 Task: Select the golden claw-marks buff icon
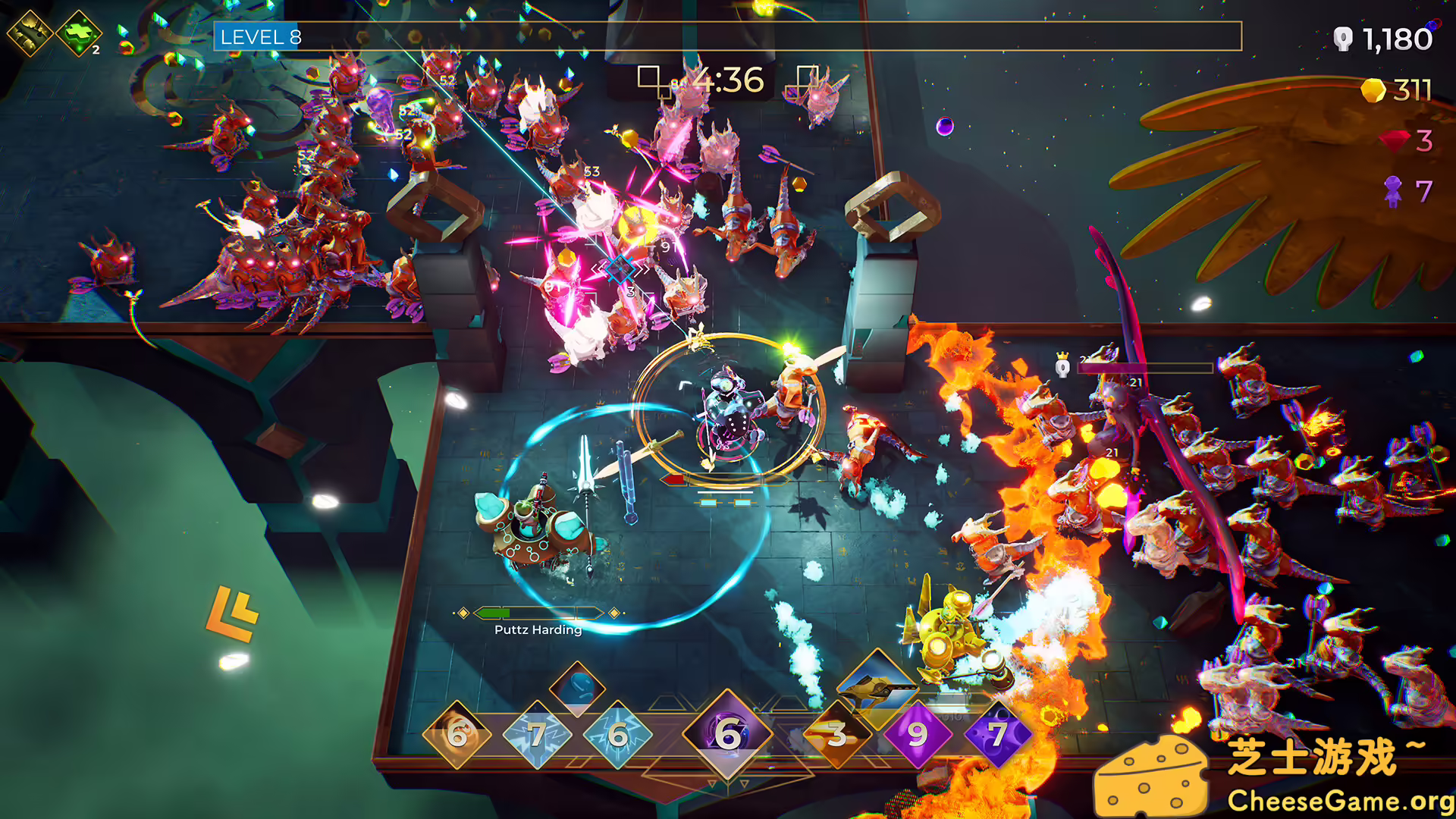tap(30, 33)
